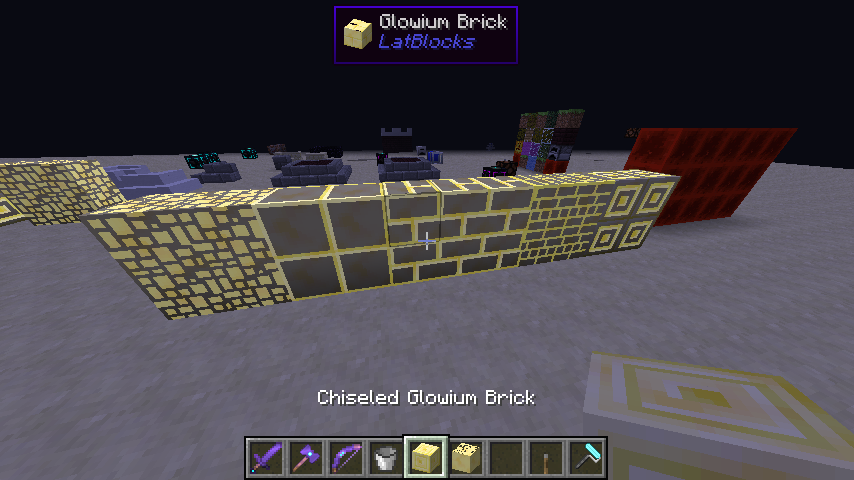Select the stick item hotbar slot
This screenshot has height=480, width=854.
[546, 458]
